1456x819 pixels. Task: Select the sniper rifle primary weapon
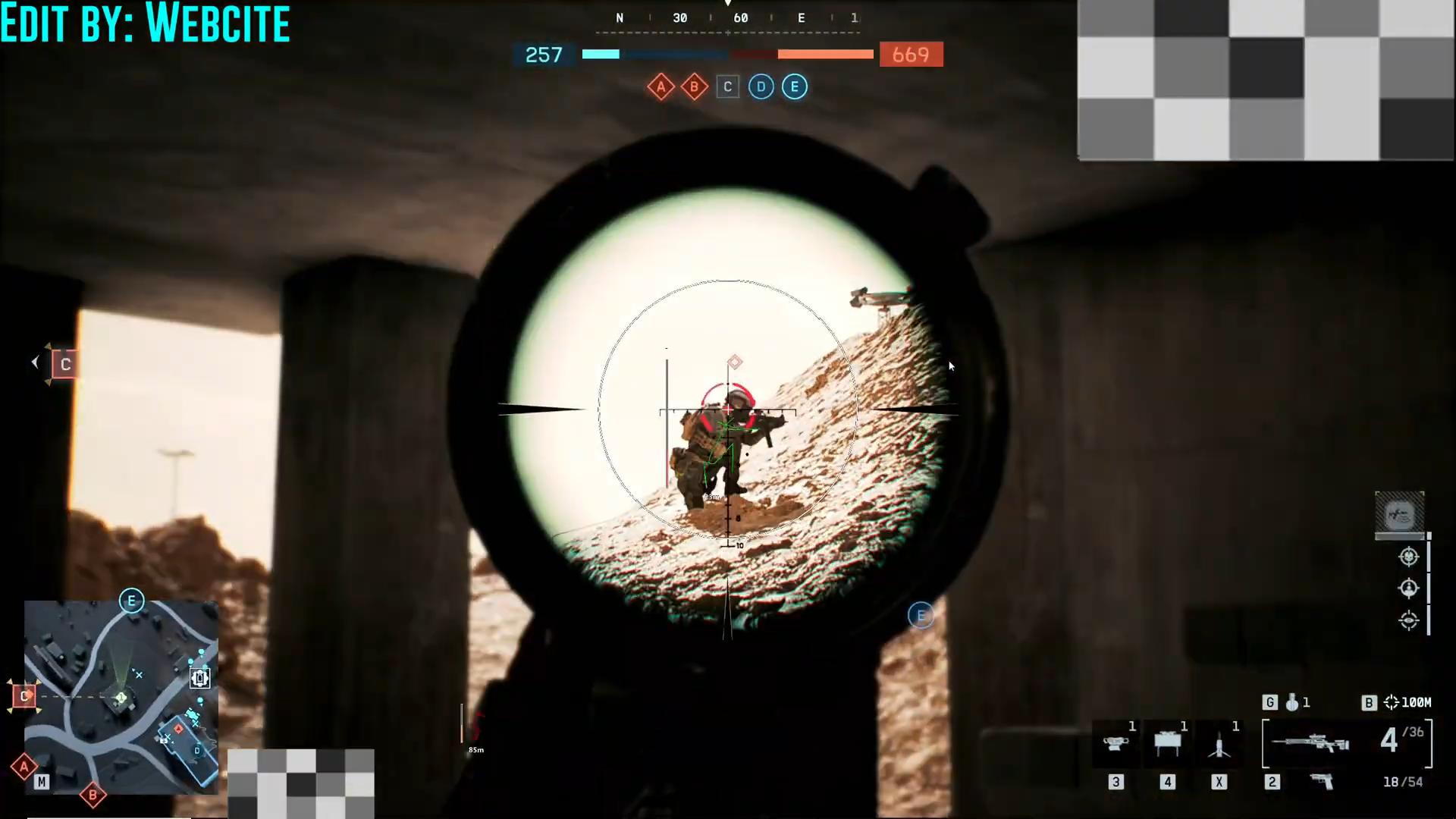(1310, 743)
